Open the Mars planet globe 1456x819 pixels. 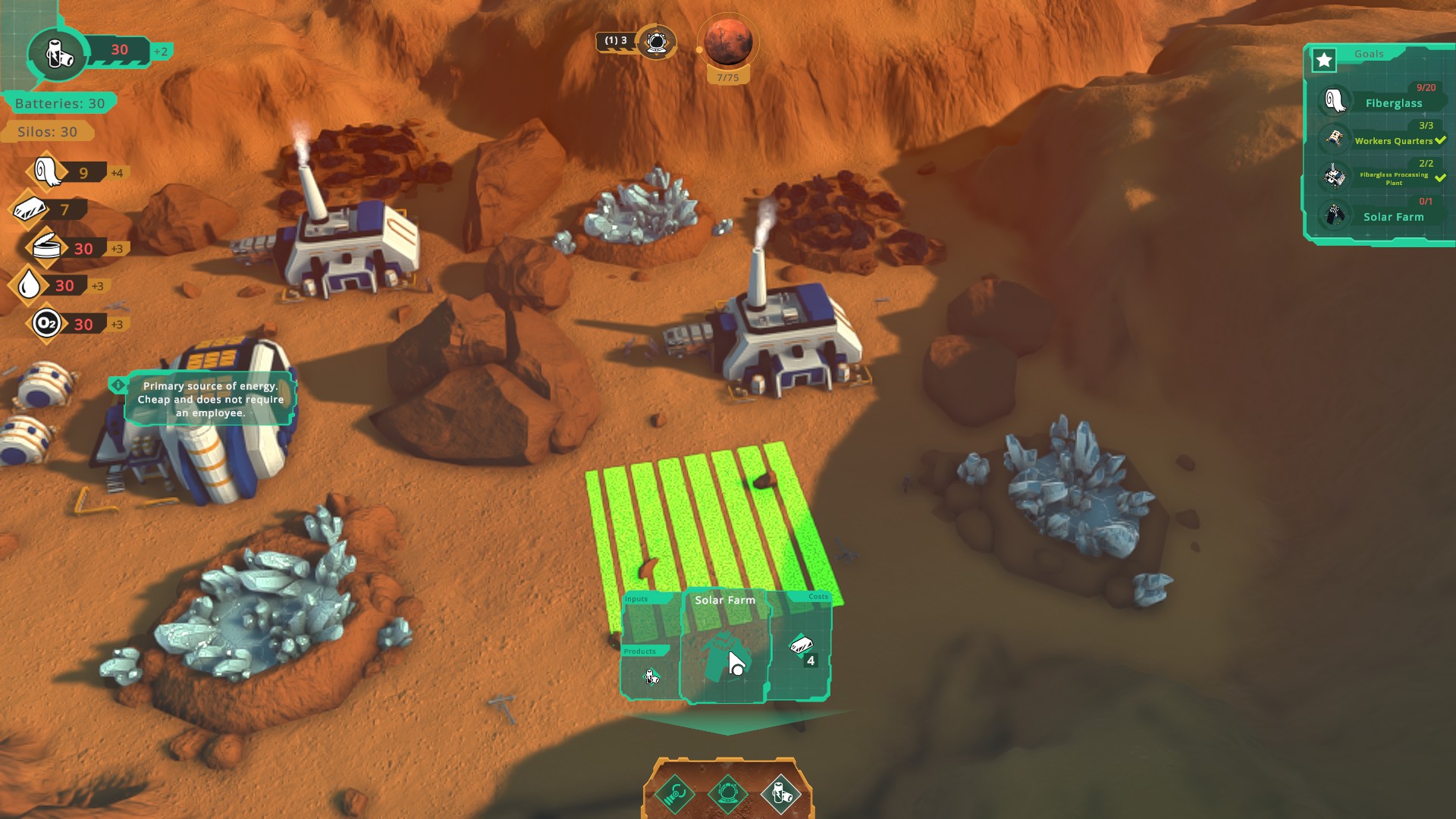click(728, 41)
